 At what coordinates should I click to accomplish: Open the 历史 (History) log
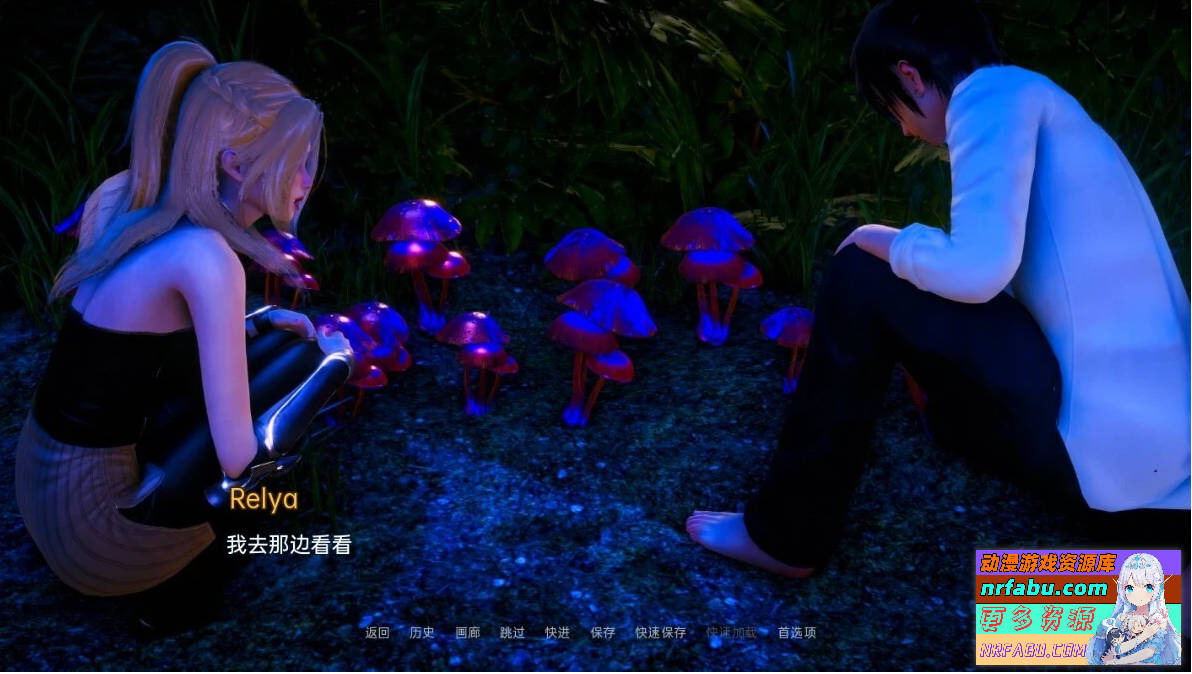pyautogui.click(x=422, y=633)
